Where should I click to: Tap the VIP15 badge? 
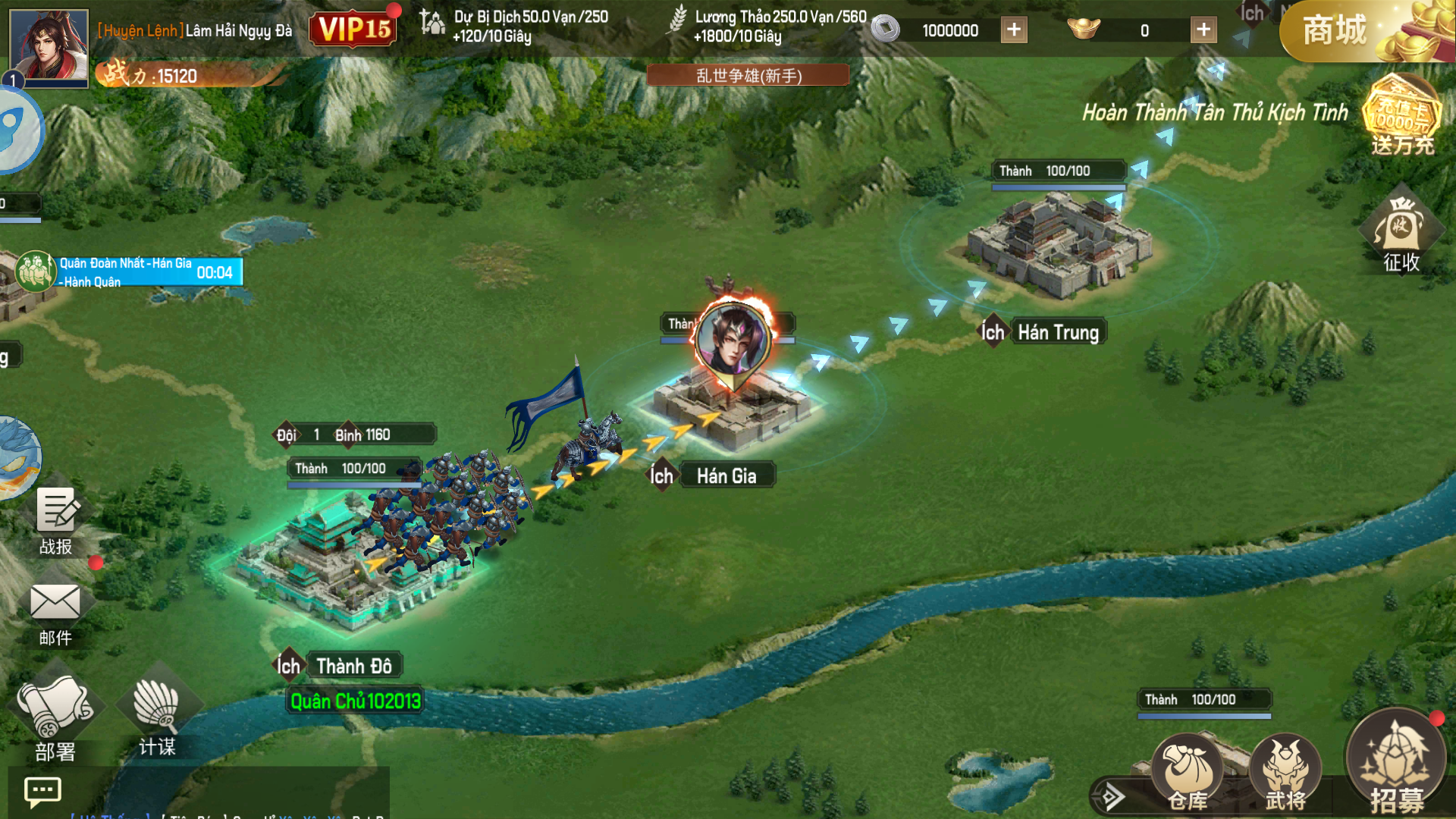354,30
